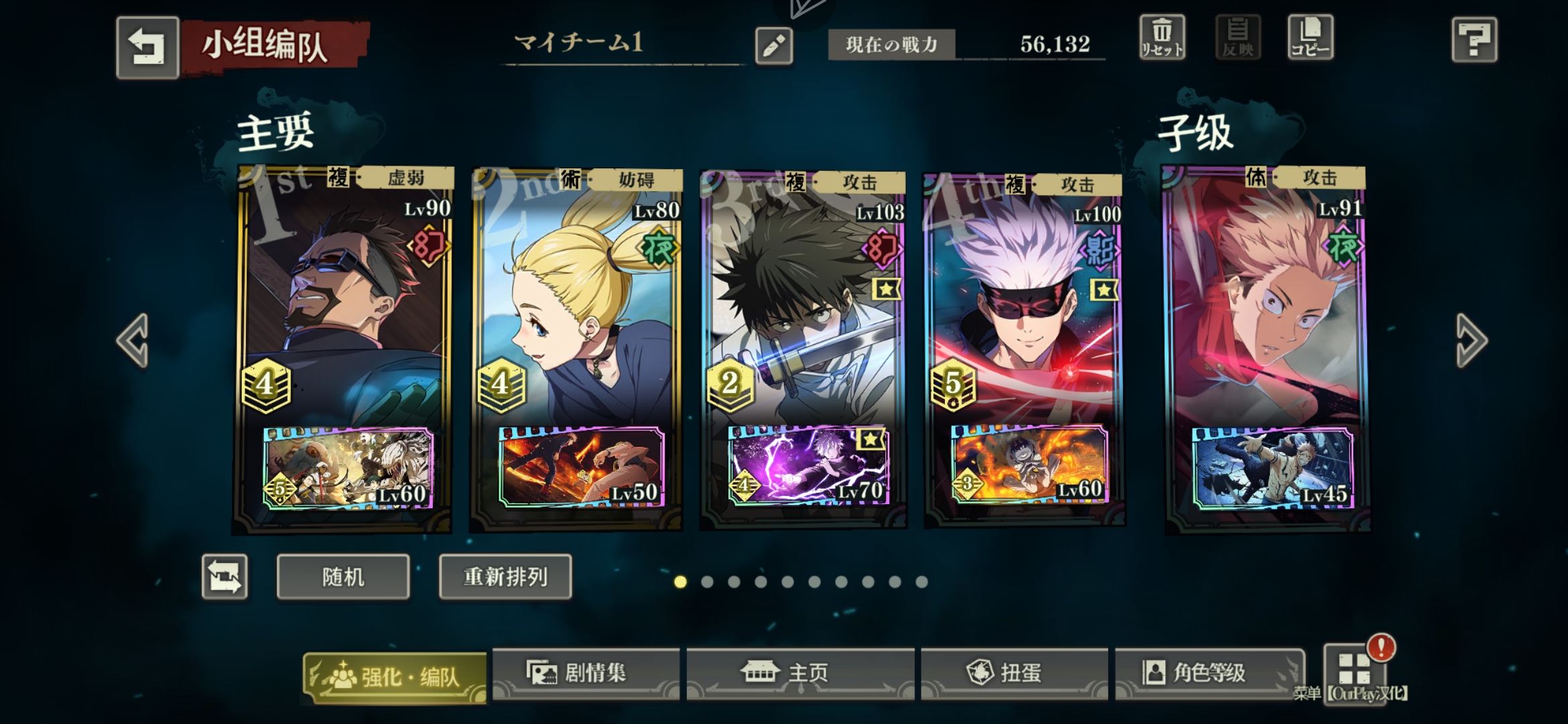Select the 1st slot Lv90 character card
The width and height of the screenshot is (1568, 724).
[343, 302]
